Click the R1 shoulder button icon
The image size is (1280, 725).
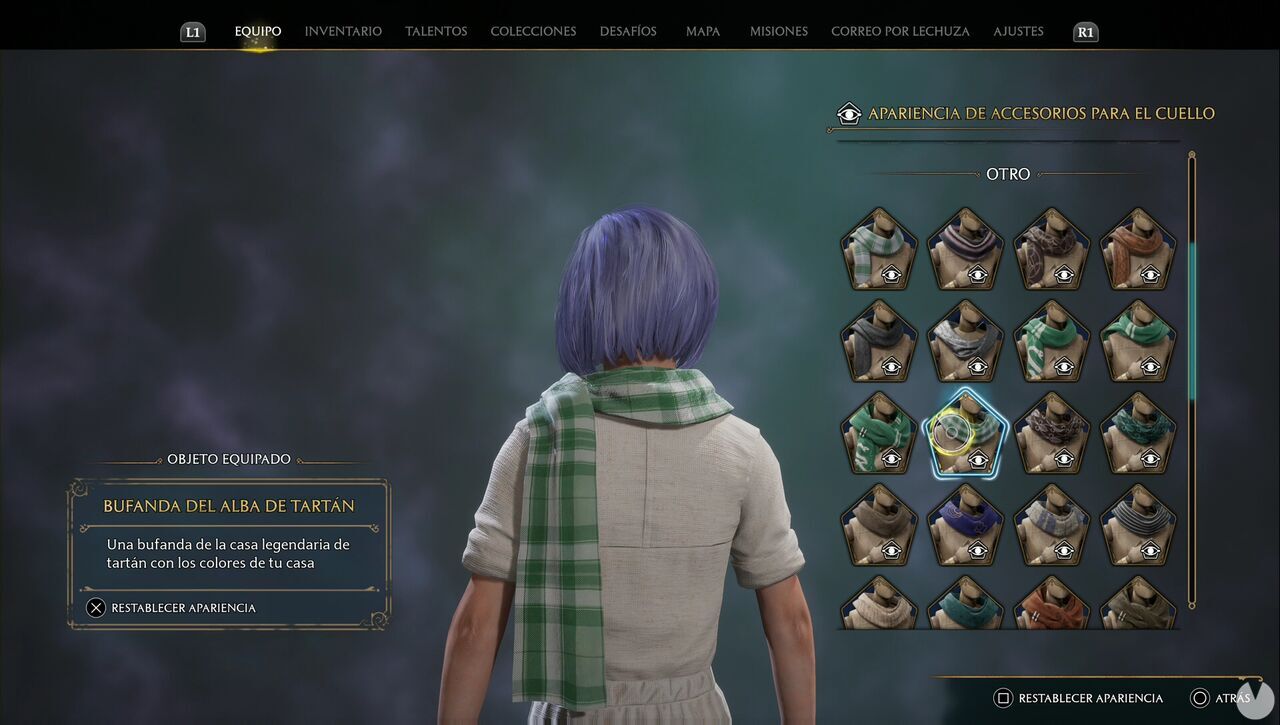(1085, 31)
